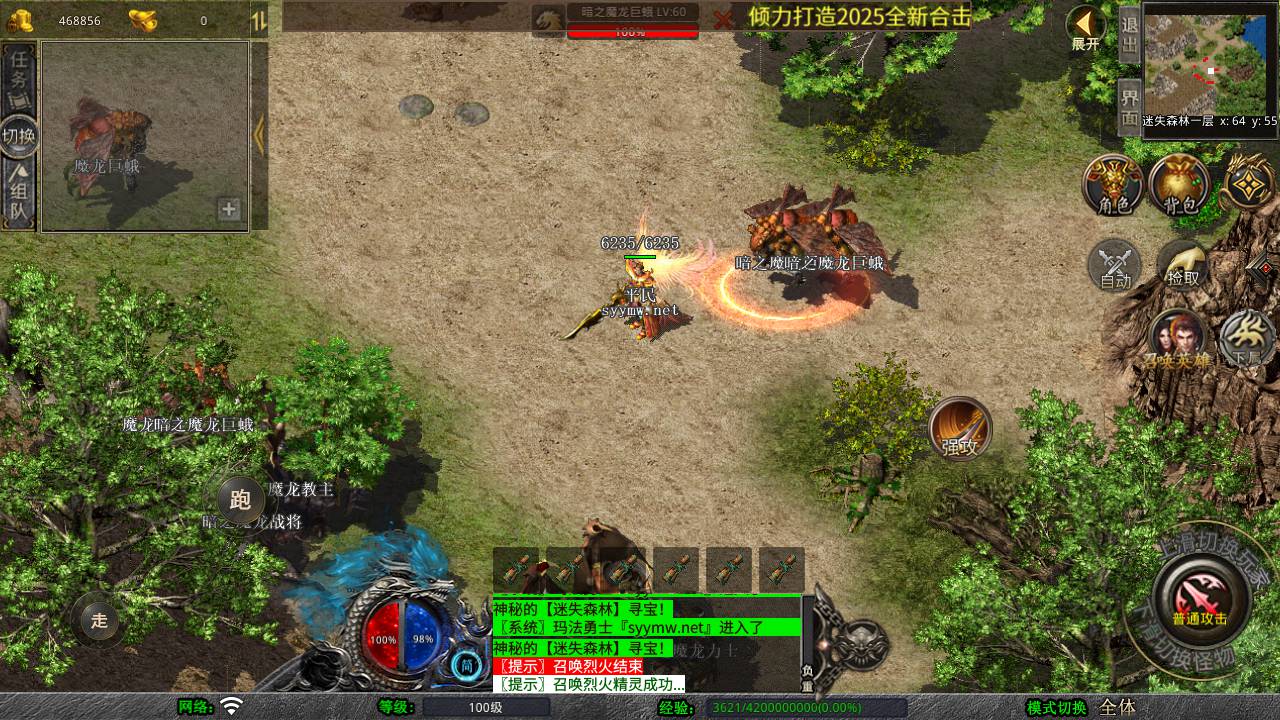
Task: Click the 切换 switch button
Action: click(19, 136)
